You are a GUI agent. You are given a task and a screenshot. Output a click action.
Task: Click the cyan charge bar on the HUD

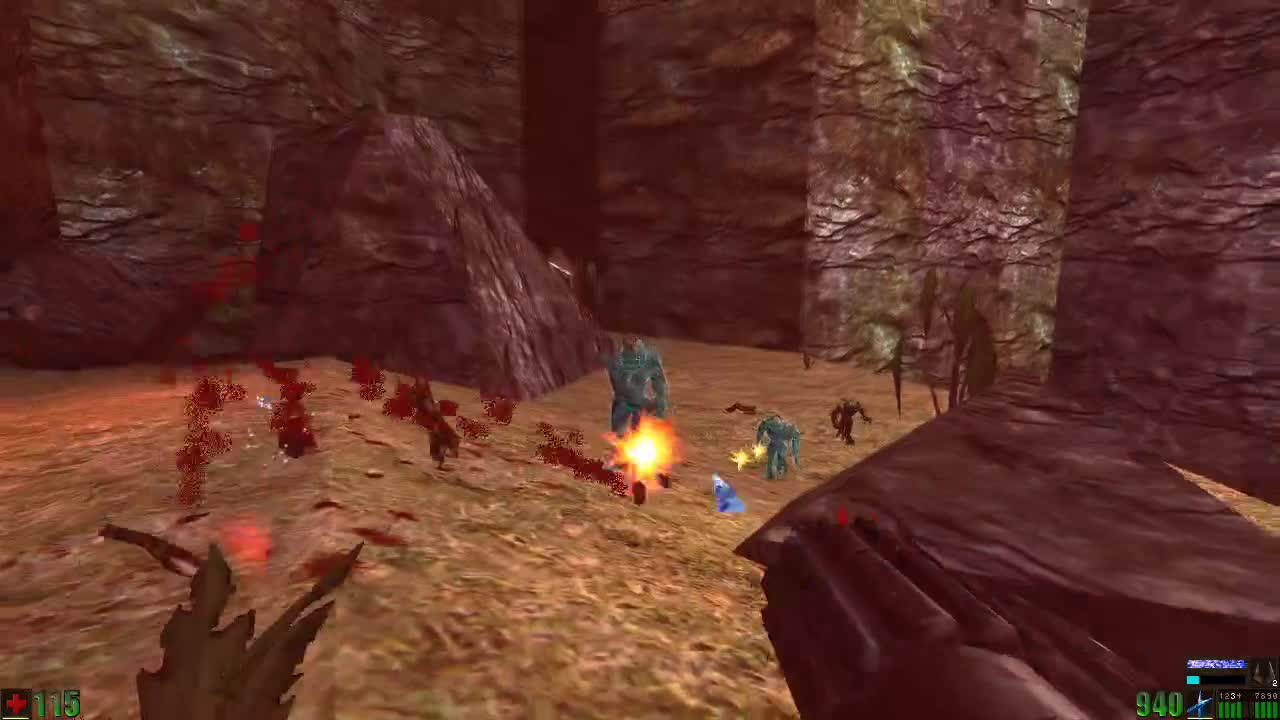(x=1193, y=679)
